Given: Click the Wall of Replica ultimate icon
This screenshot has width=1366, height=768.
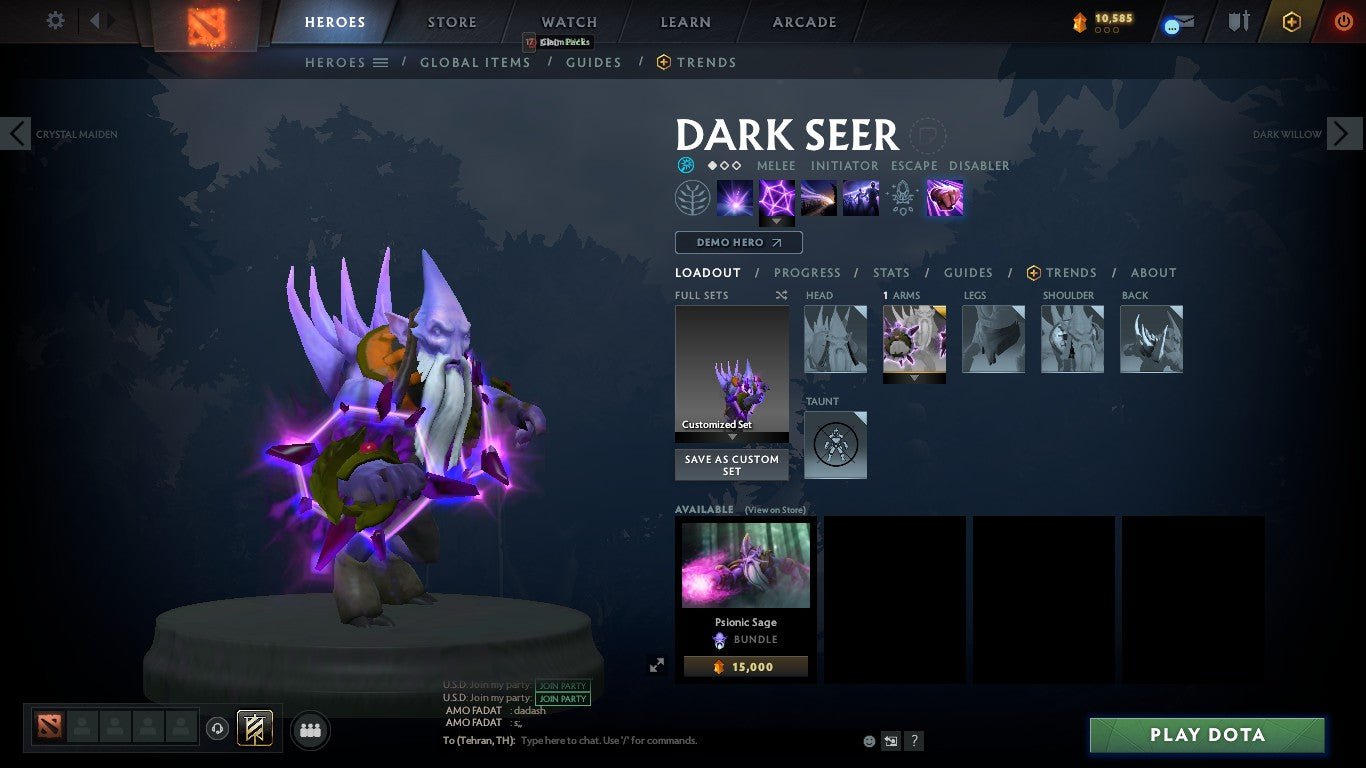Looking at the screenshot, I should click(860, 197).
